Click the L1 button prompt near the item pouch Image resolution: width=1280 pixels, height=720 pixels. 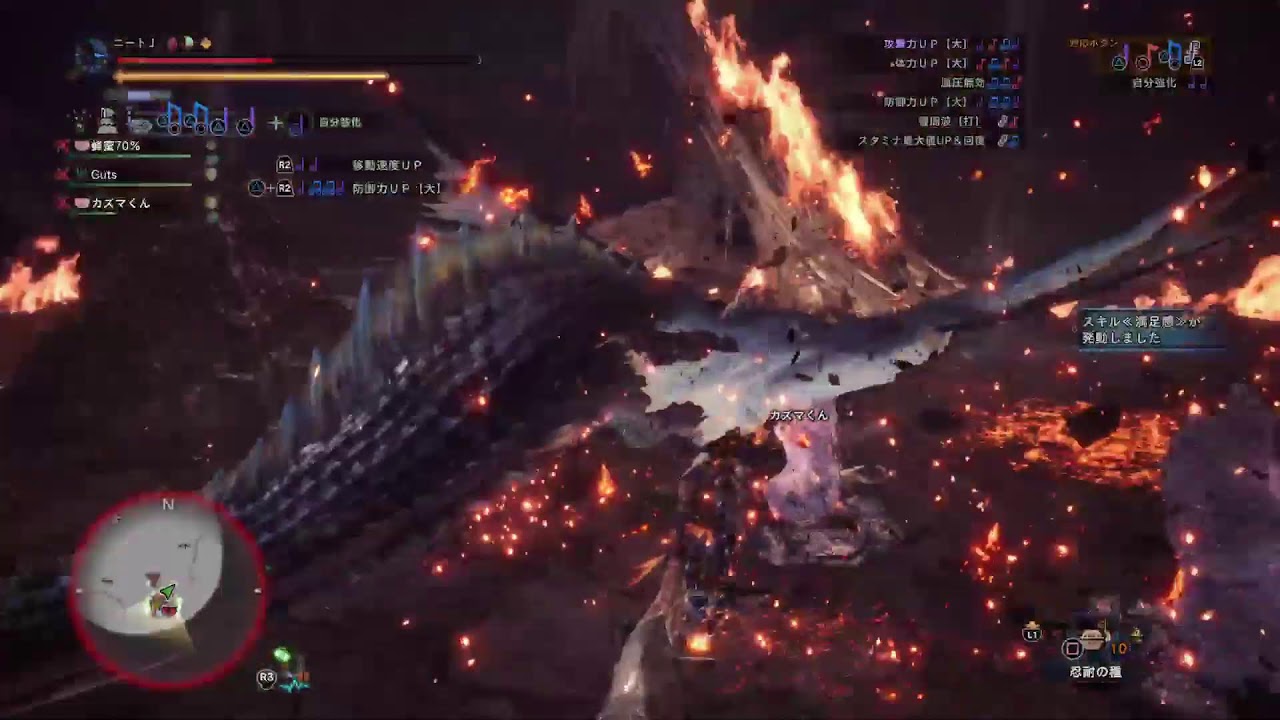coord(1032,632)
